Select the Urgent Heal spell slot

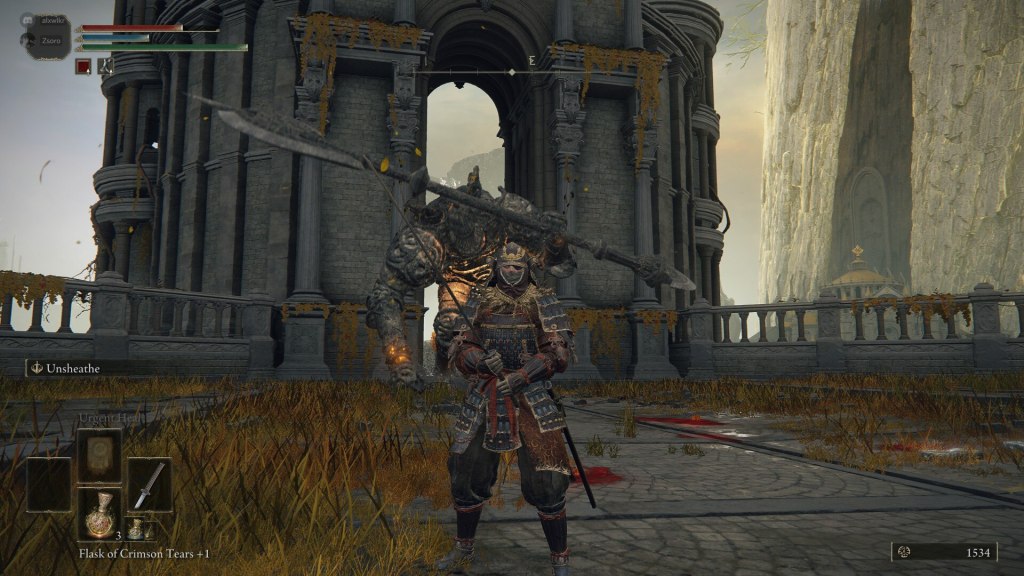pyautogui.click(x=100, y=457)
